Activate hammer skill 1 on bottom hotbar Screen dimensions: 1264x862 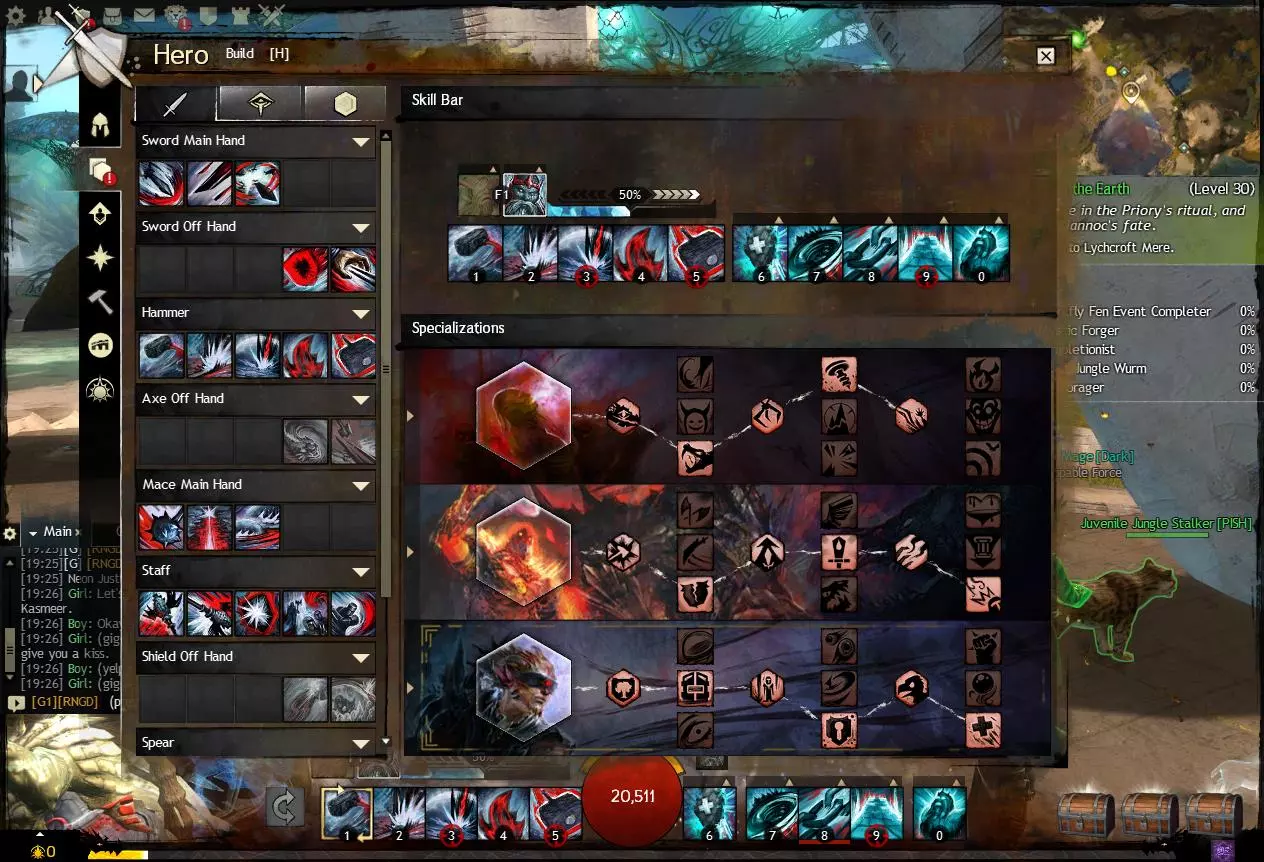(x=347, y=812)
